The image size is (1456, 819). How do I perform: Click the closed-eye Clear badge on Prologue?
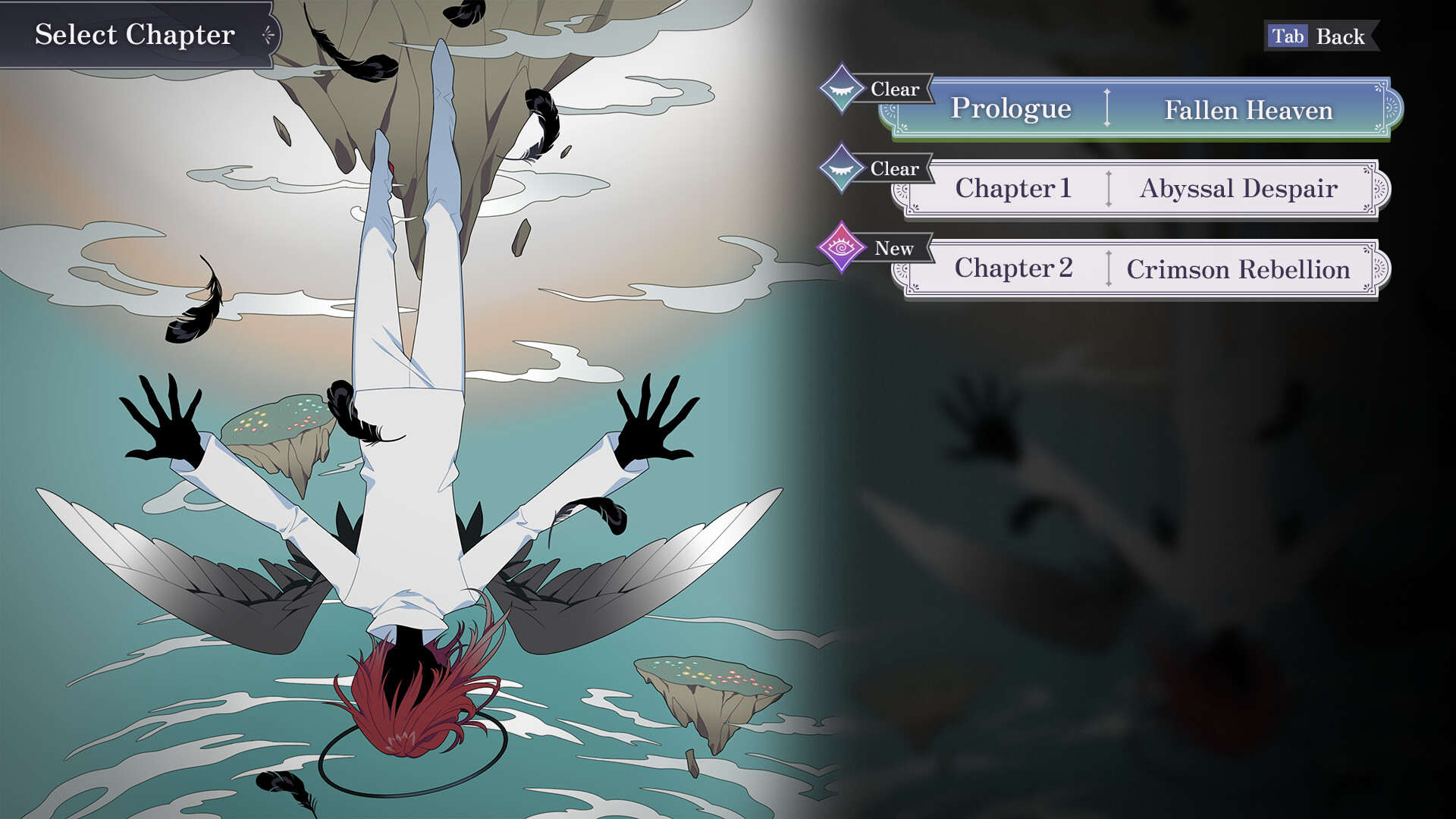point(840,89)
